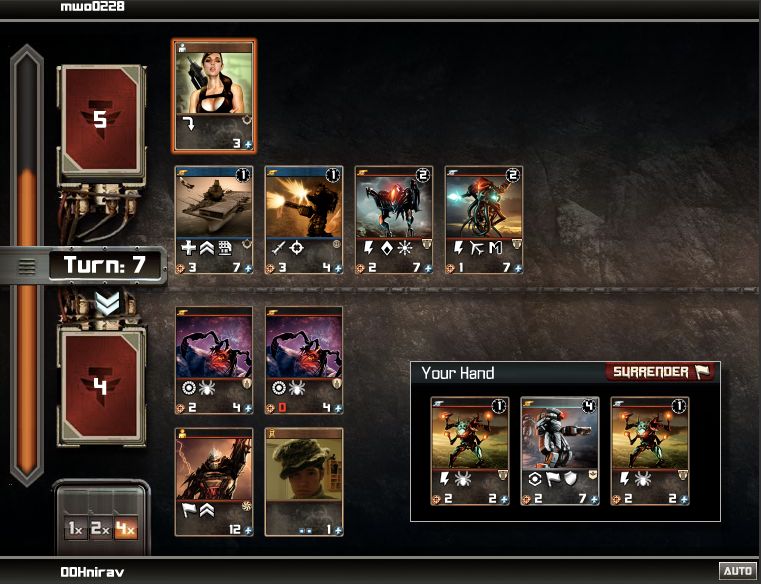View your deck showing 4 cards
Screen dimensions: 761x584
point(100,385)
